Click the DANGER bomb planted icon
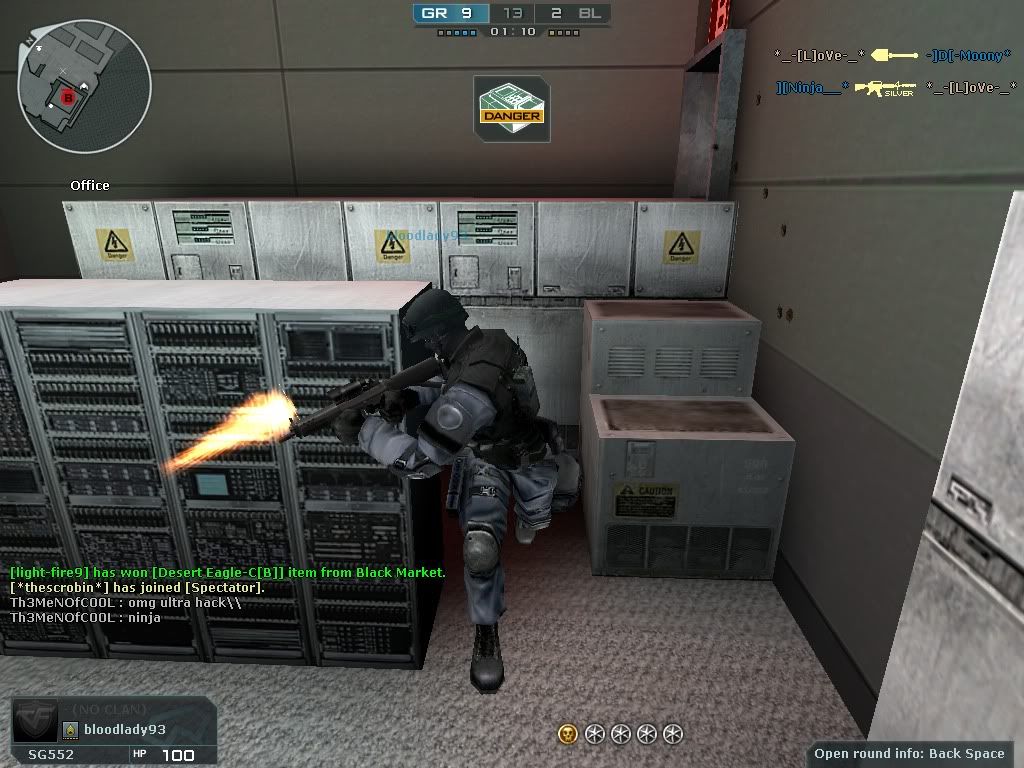The width and height of the screenshot is (1024, 768). coord(511,108)
